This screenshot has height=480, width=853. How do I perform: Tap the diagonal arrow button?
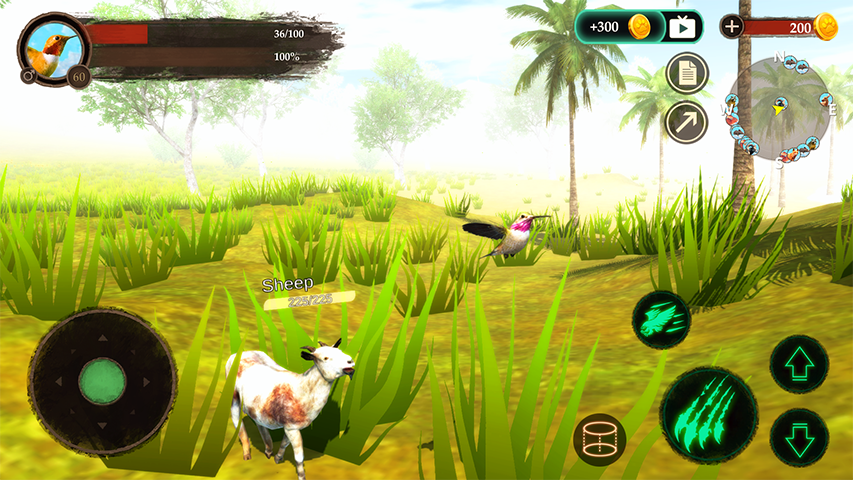(x=687, y=122)
